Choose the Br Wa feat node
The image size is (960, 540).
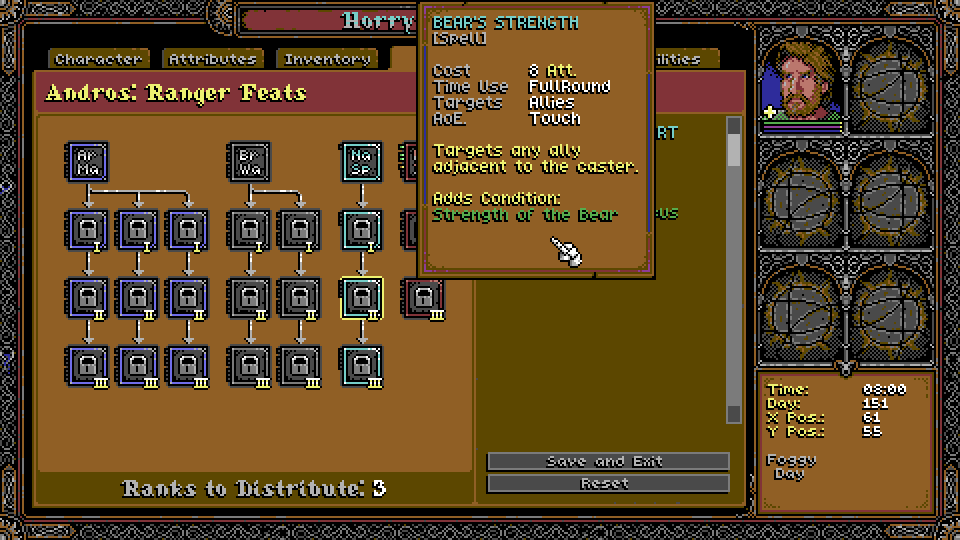click(248, 161)
